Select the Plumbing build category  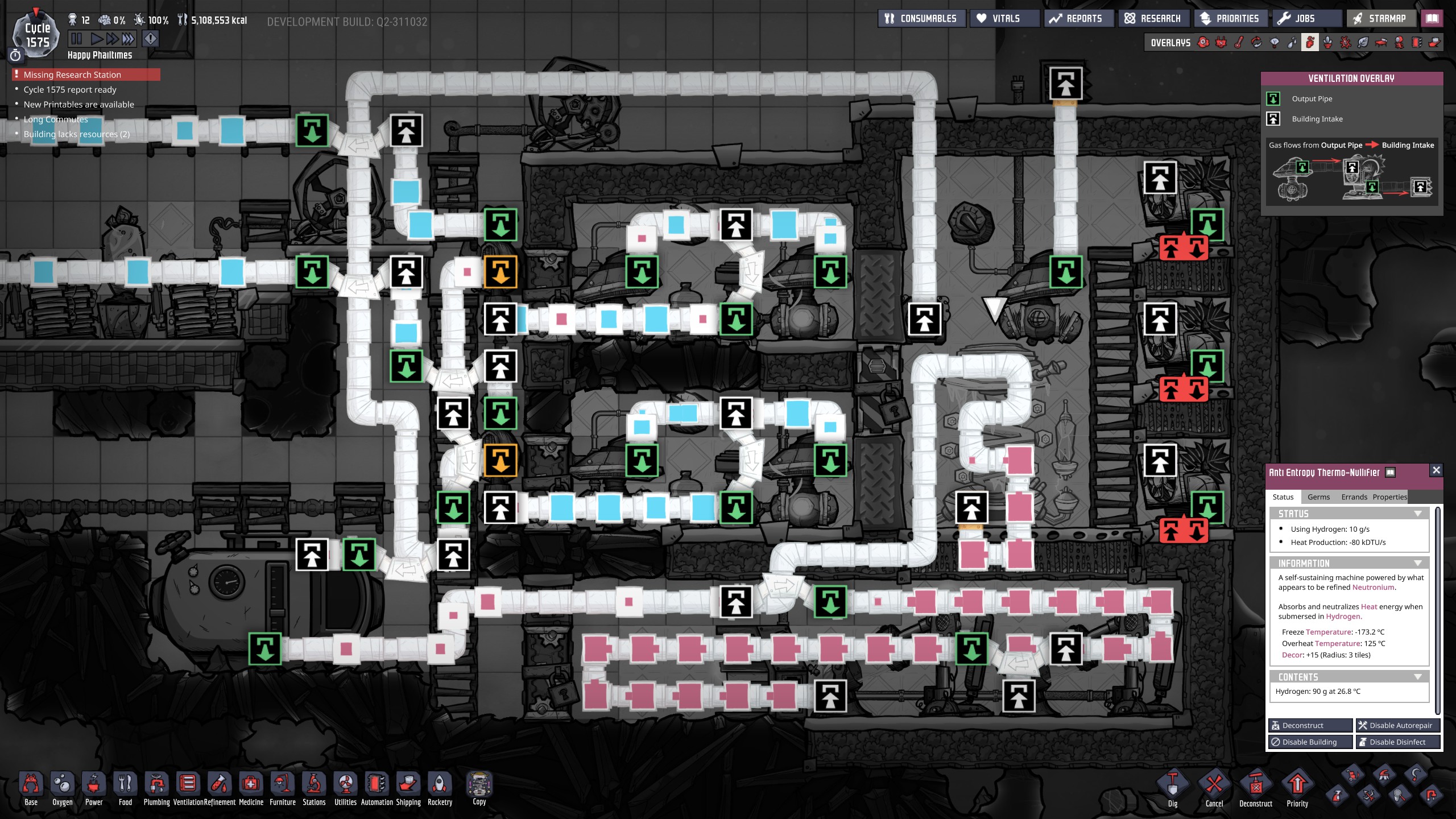point(157,788)
